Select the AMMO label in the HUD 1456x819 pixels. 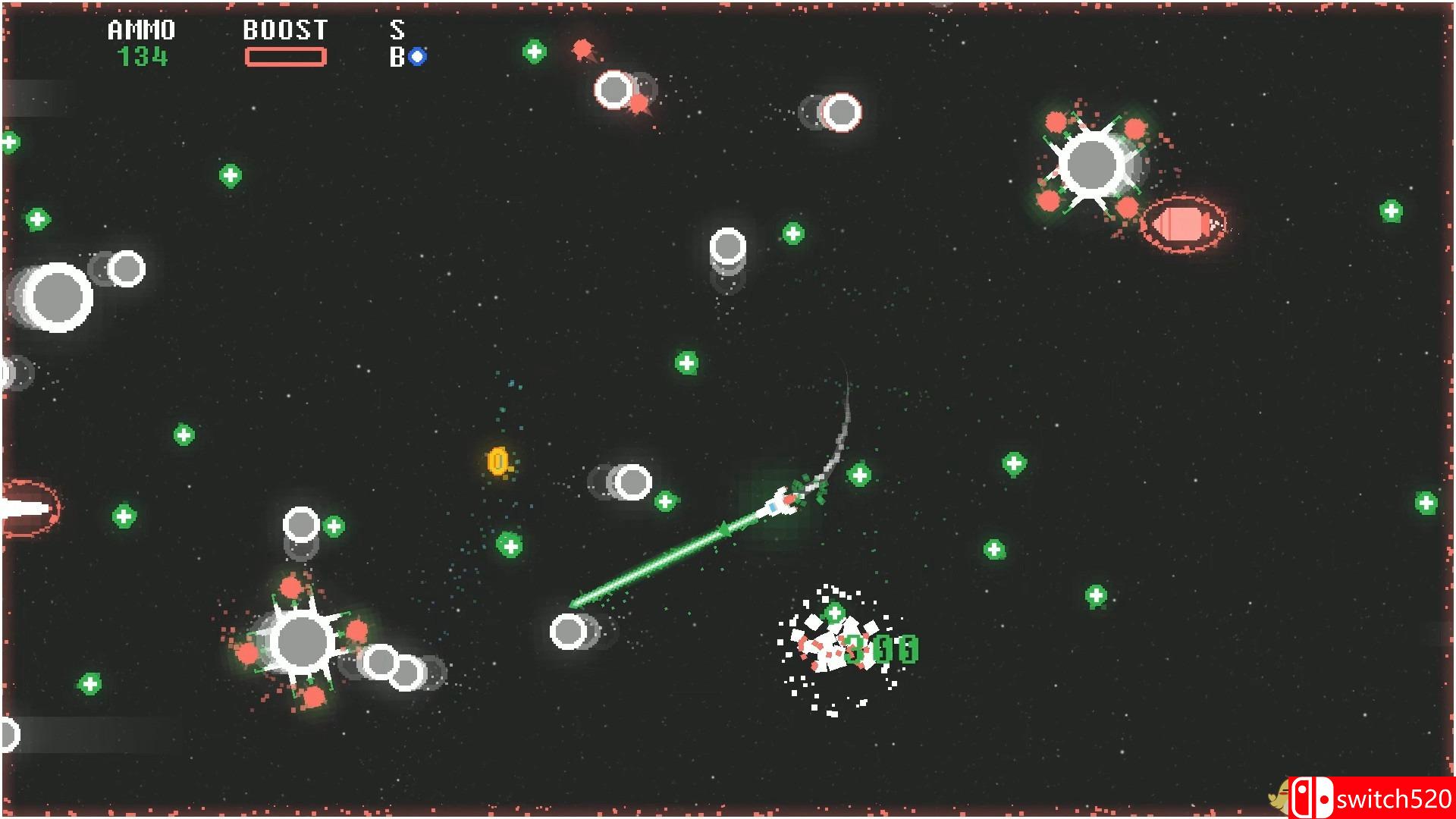pyautogui.click(x=140, y=30)
